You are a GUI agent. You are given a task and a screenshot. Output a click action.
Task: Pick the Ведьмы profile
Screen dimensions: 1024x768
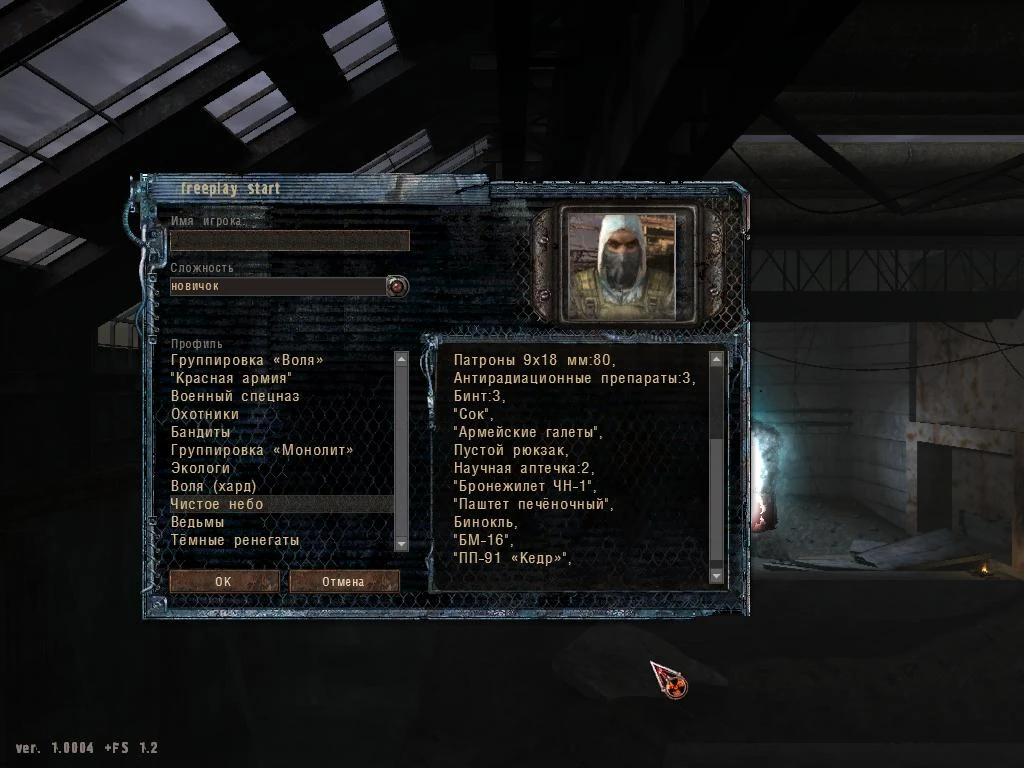coord(197,522)
